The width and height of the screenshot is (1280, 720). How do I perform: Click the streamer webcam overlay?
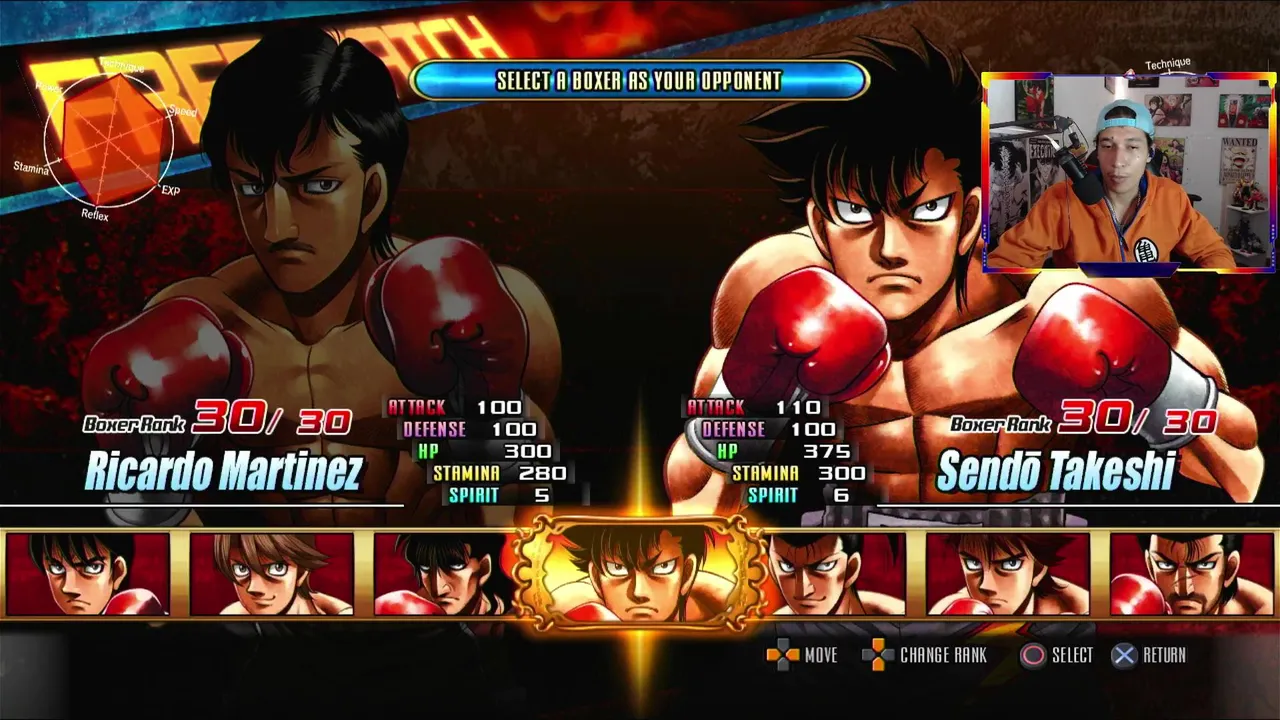click(x=1129, y=172)
